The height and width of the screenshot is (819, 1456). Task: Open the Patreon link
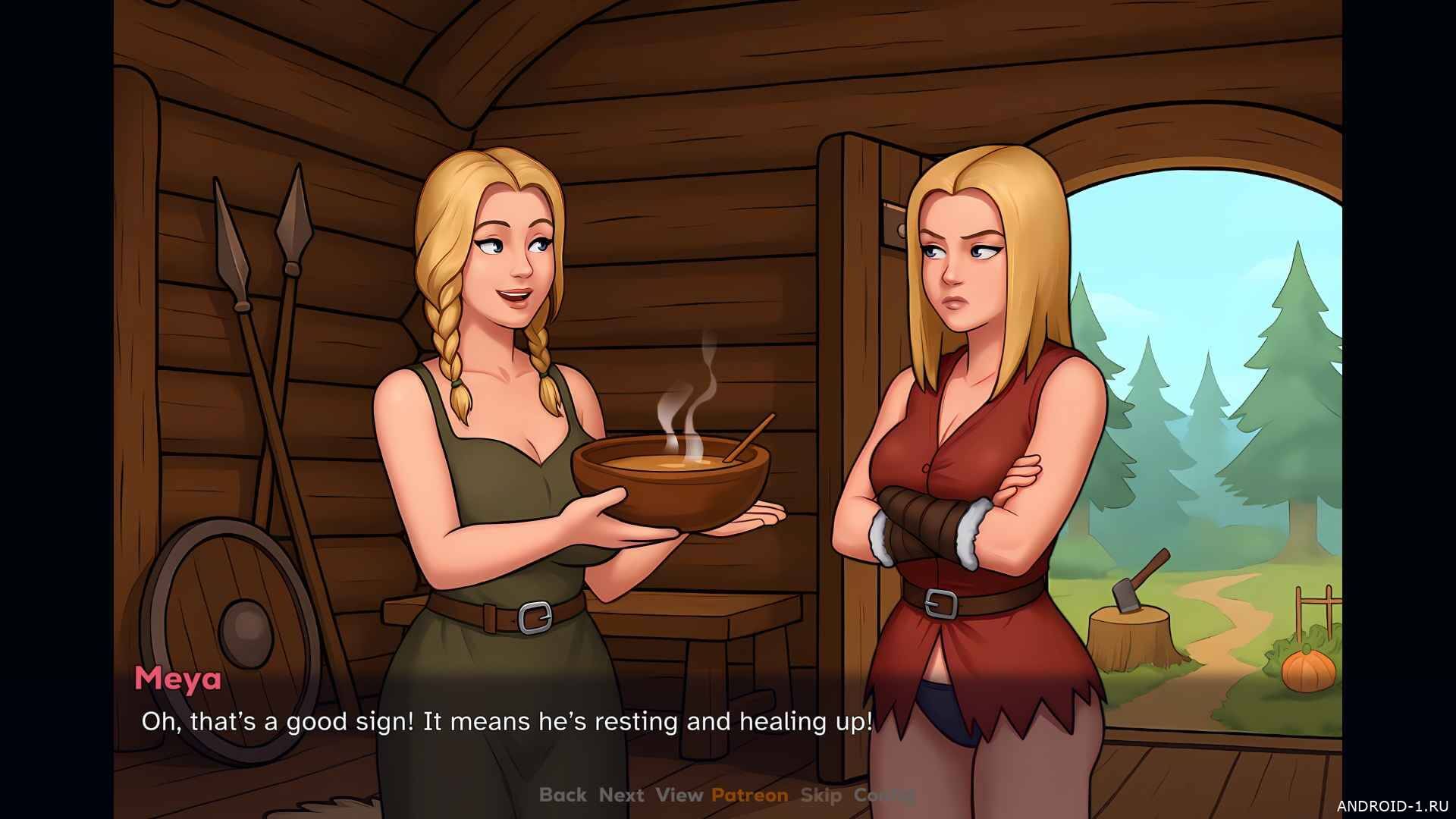pos(749,795)
